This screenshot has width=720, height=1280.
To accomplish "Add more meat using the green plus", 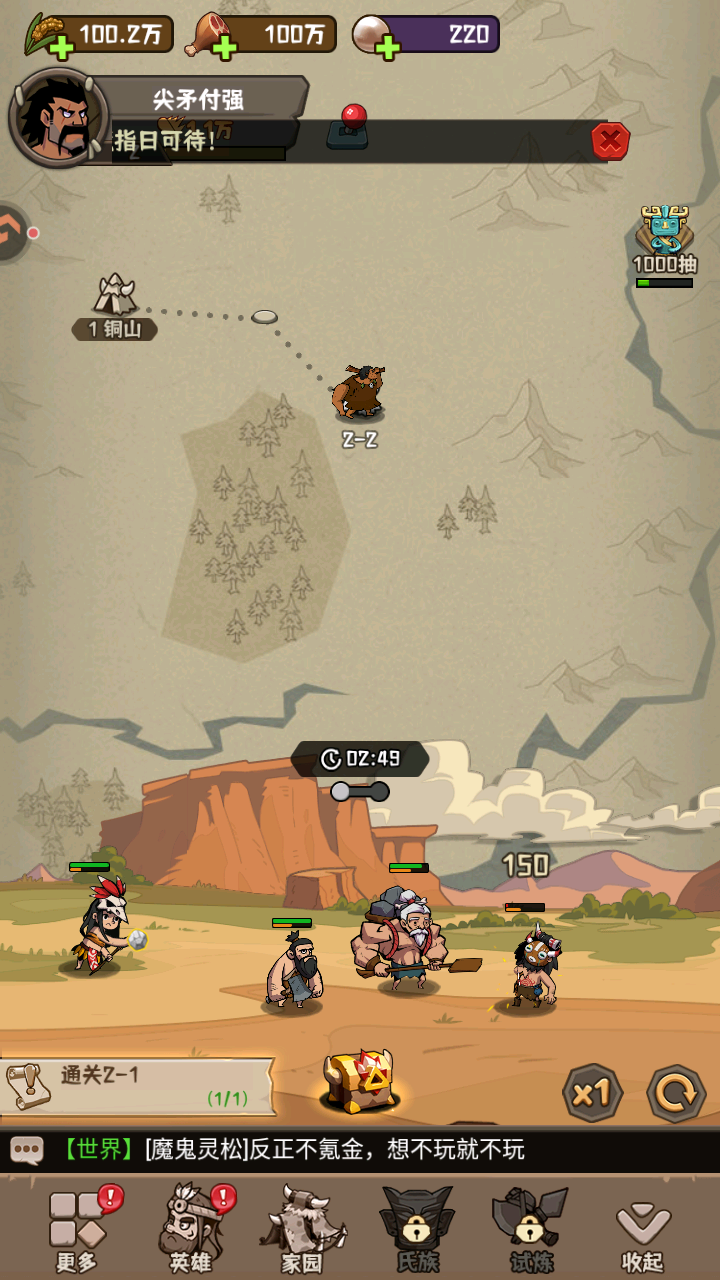I will (x=224, y=46).
